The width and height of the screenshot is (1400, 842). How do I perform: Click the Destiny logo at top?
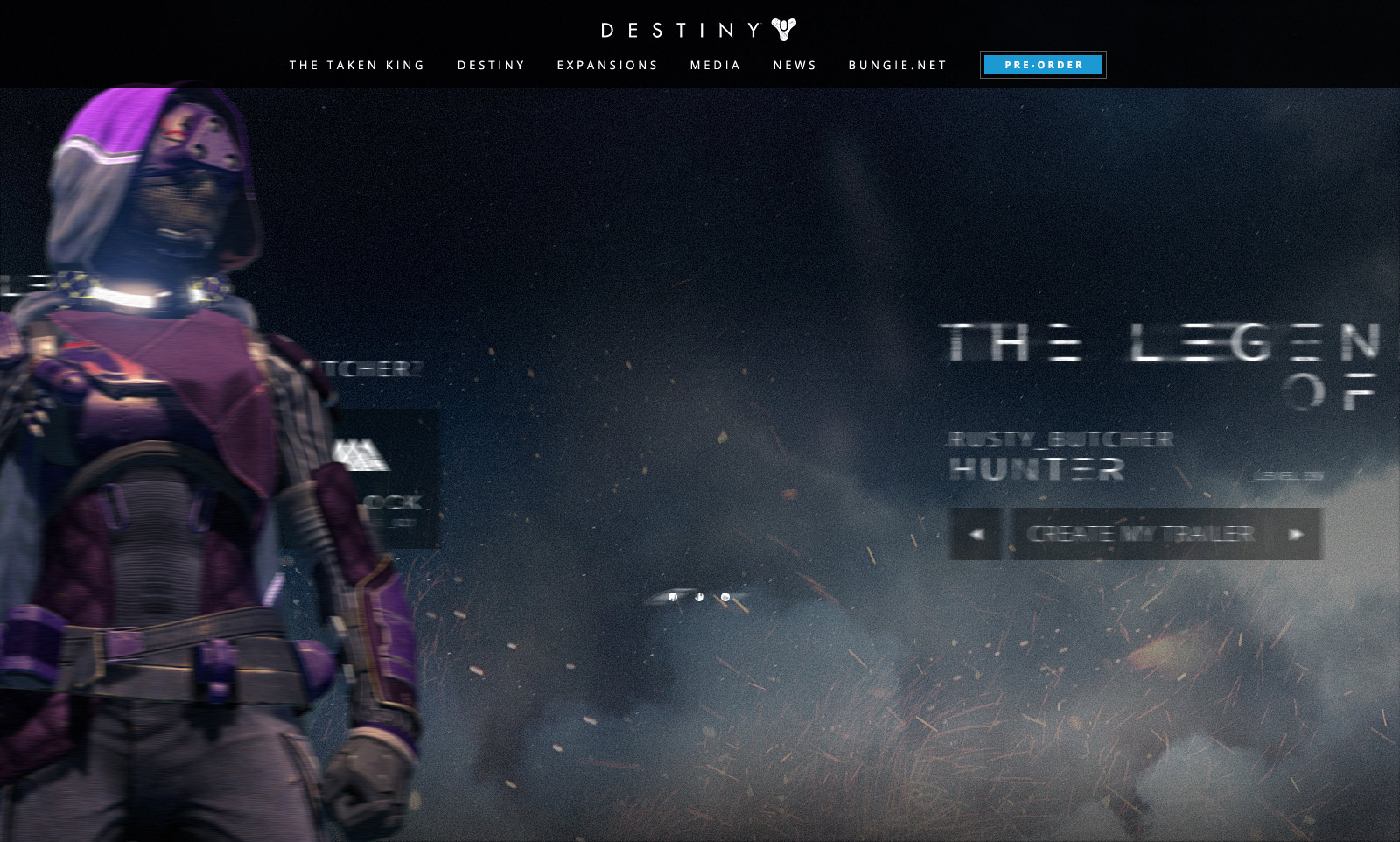coord(698,31)
